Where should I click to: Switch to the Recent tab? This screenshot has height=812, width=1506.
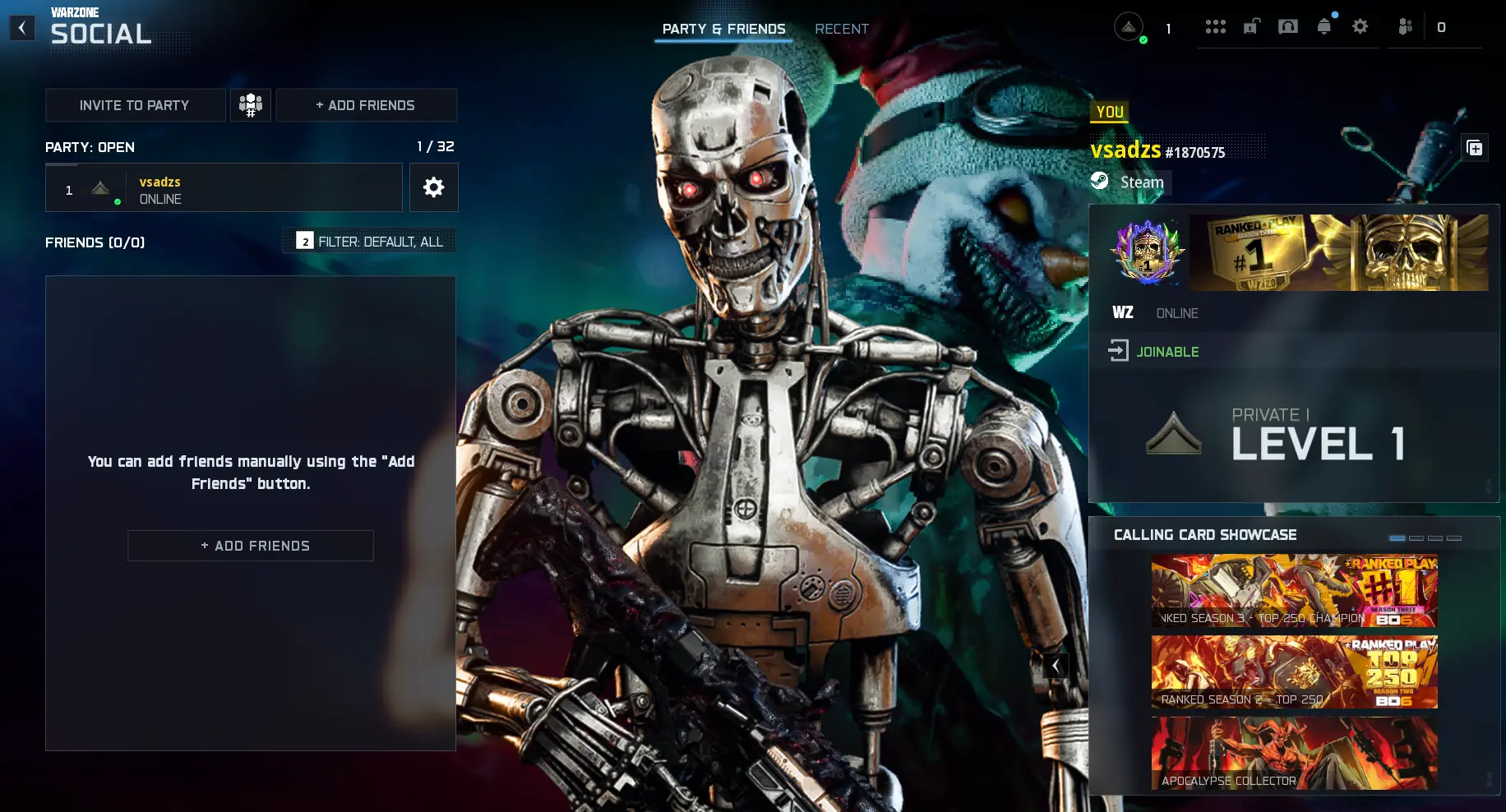pyautogui.click(x=842, y=29)
